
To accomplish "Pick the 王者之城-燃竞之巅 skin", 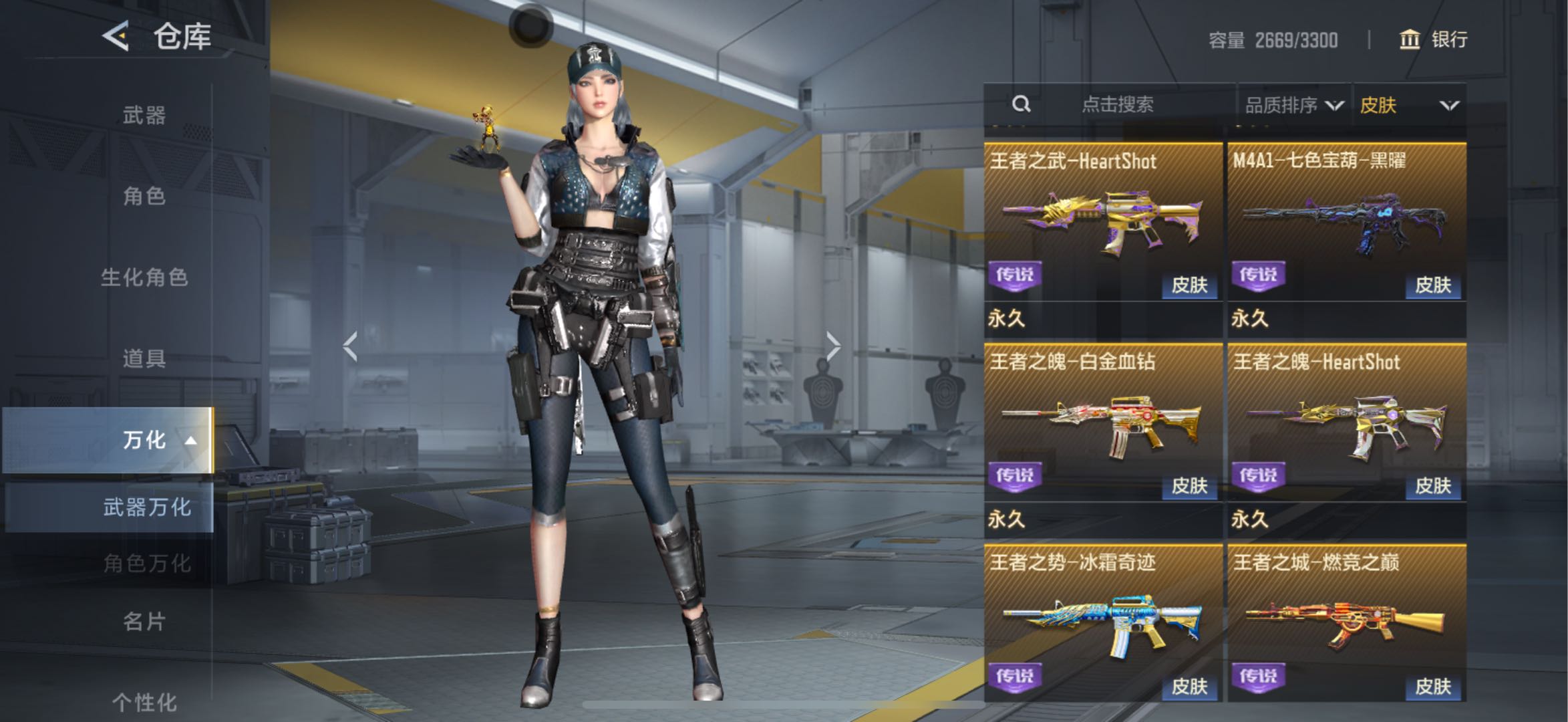I will click(x=1346, y=623).
